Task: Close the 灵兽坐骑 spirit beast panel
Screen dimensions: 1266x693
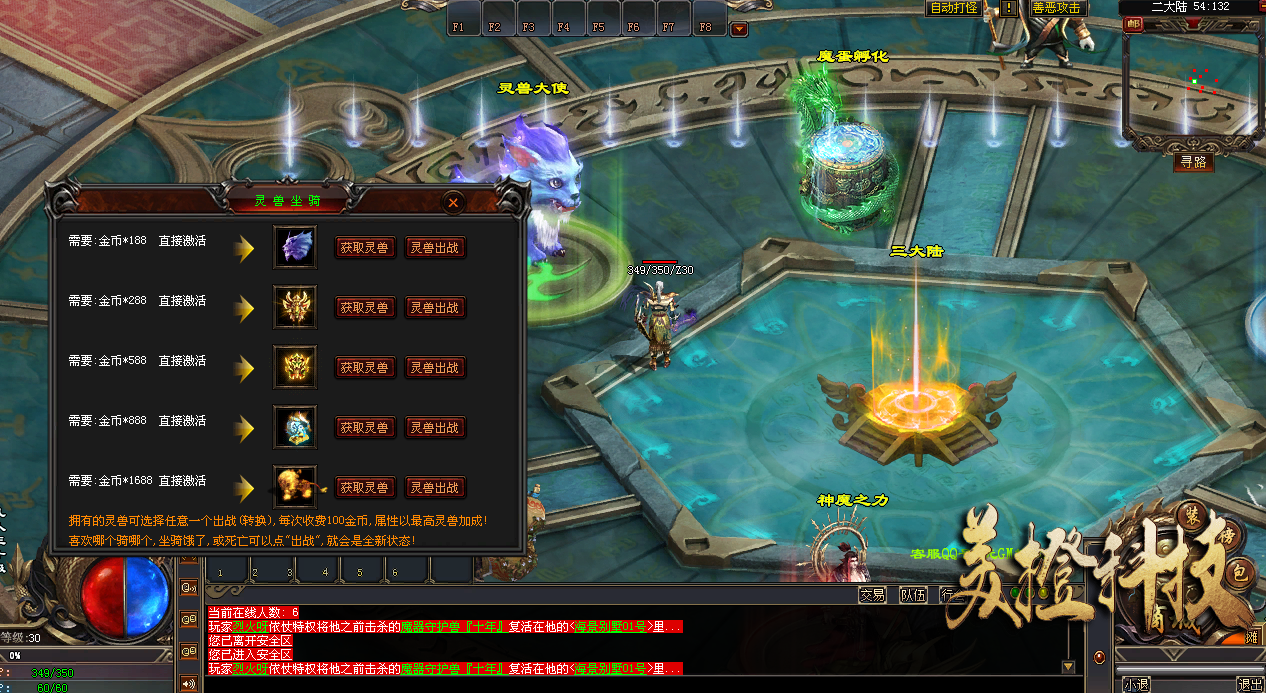Action: point(453,202)
